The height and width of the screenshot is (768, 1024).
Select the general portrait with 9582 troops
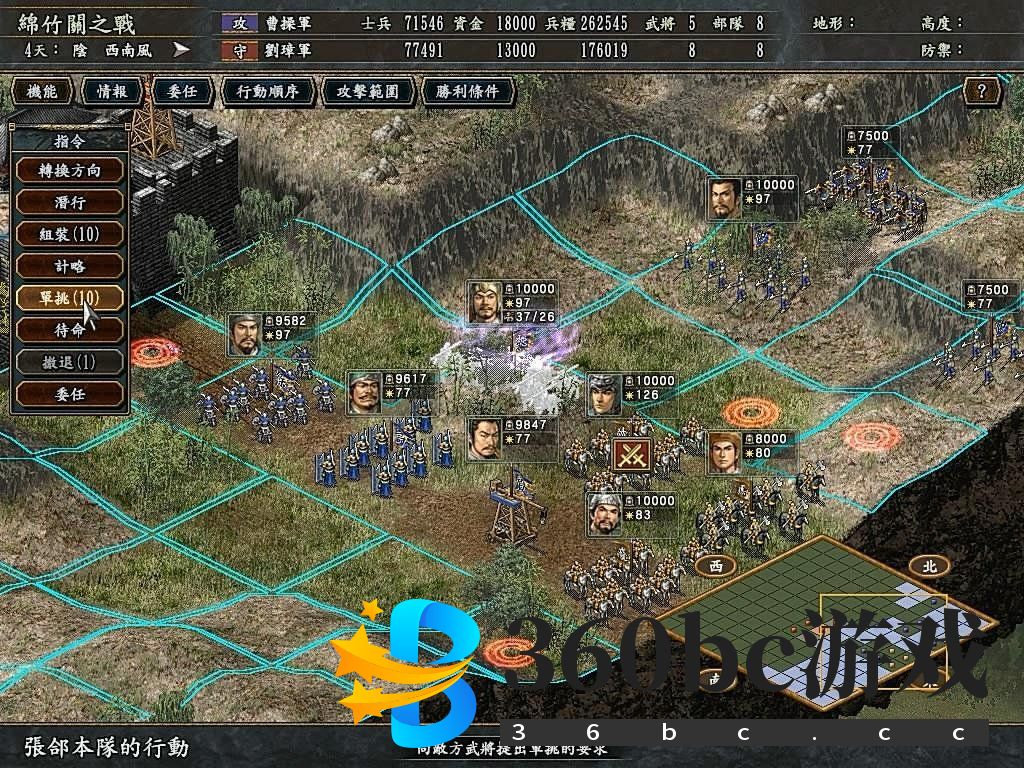pos(245,335)
